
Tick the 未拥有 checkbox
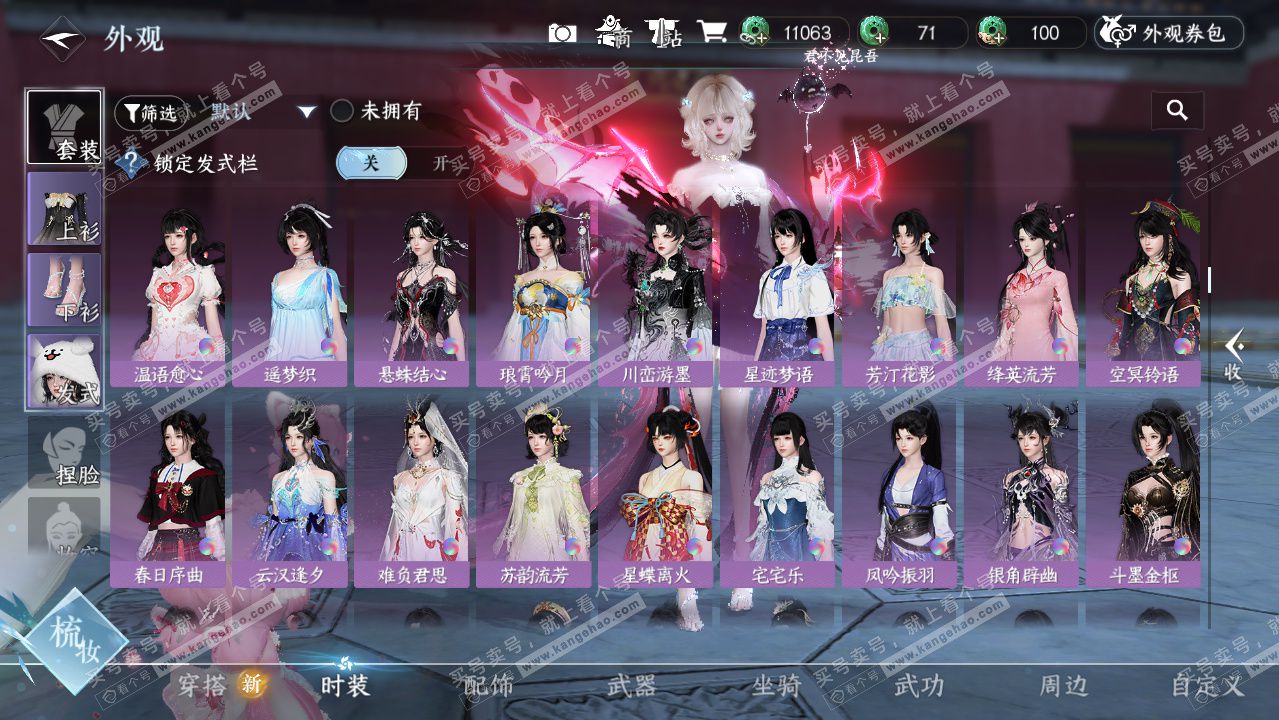pyautogui.click(x=343, y=111)
